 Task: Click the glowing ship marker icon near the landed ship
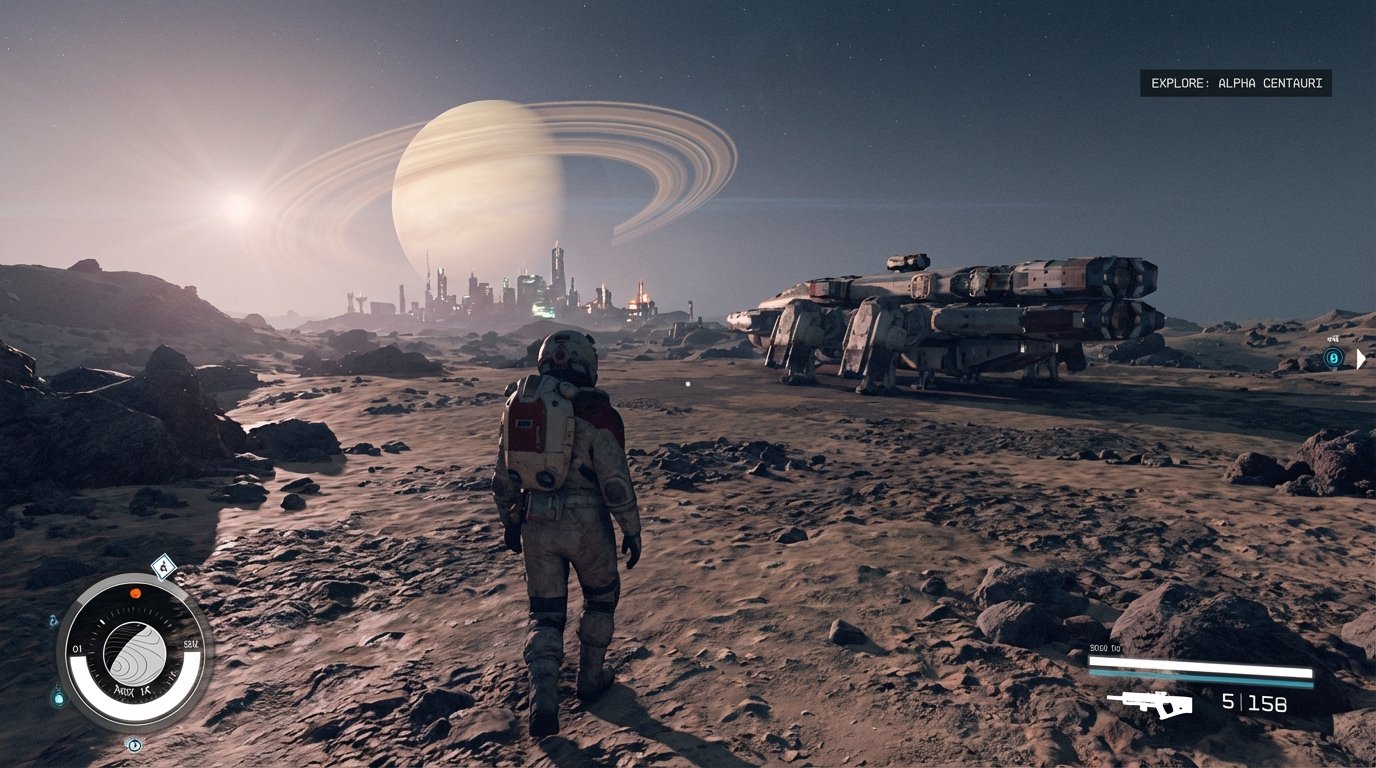pyautogui.click(x=1334, y=357)
